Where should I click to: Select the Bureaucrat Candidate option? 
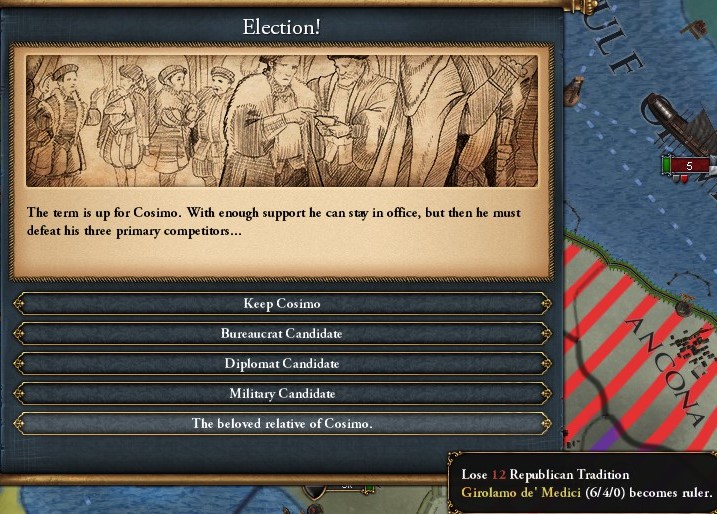click(x=282, y=333)
